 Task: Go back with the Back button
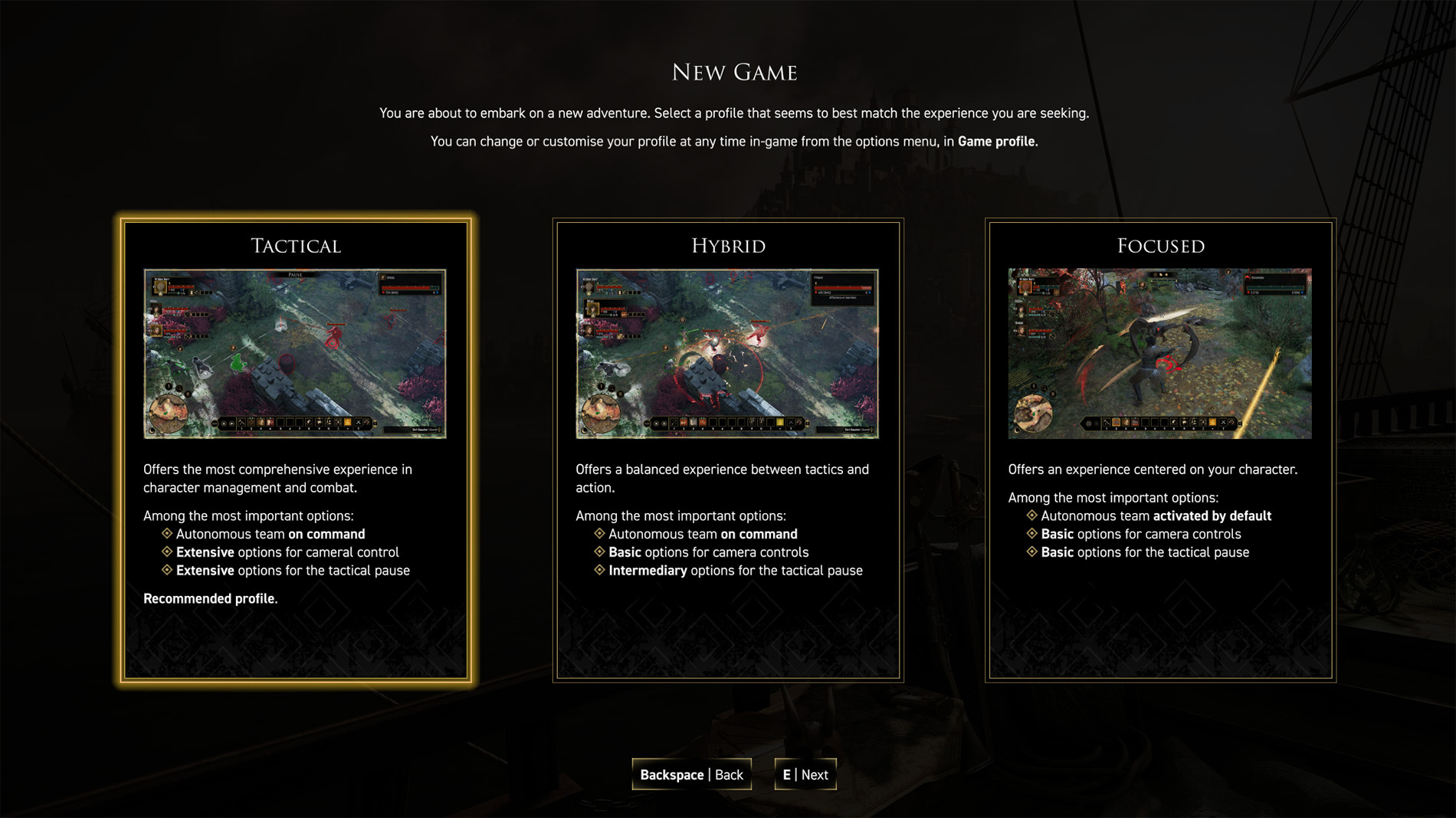click(691, 774)
